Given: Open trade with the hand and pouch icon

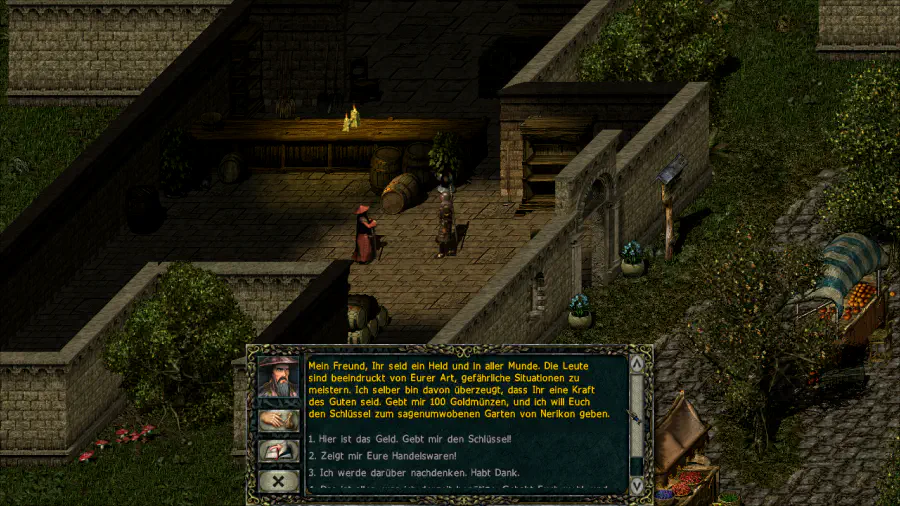Looking at the screenshot, I should click(278, 421).
